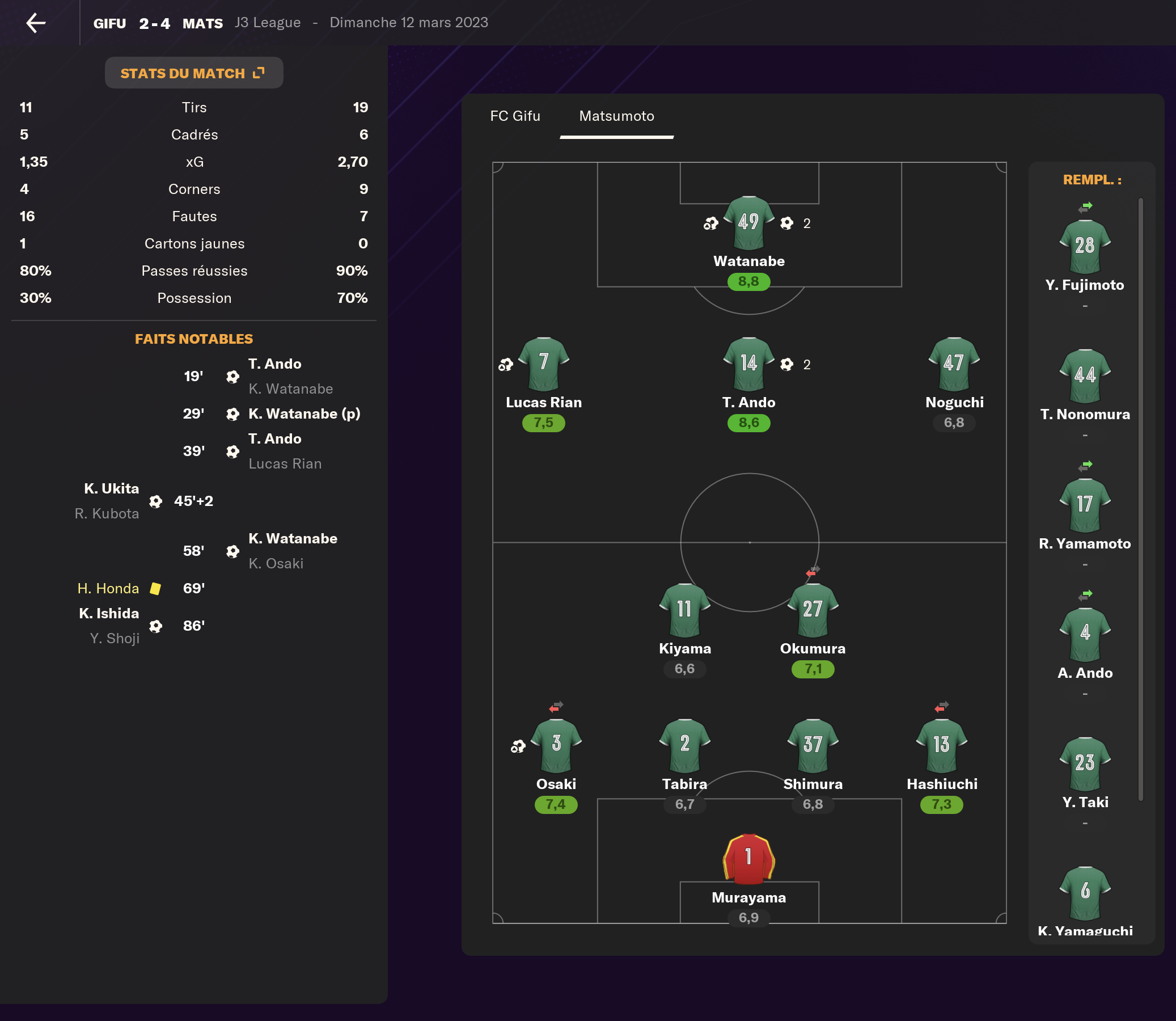This screenshot has height=1021, width=1176.
Task: Switch to the FC Gifu tab
Action: pos(515,116)
